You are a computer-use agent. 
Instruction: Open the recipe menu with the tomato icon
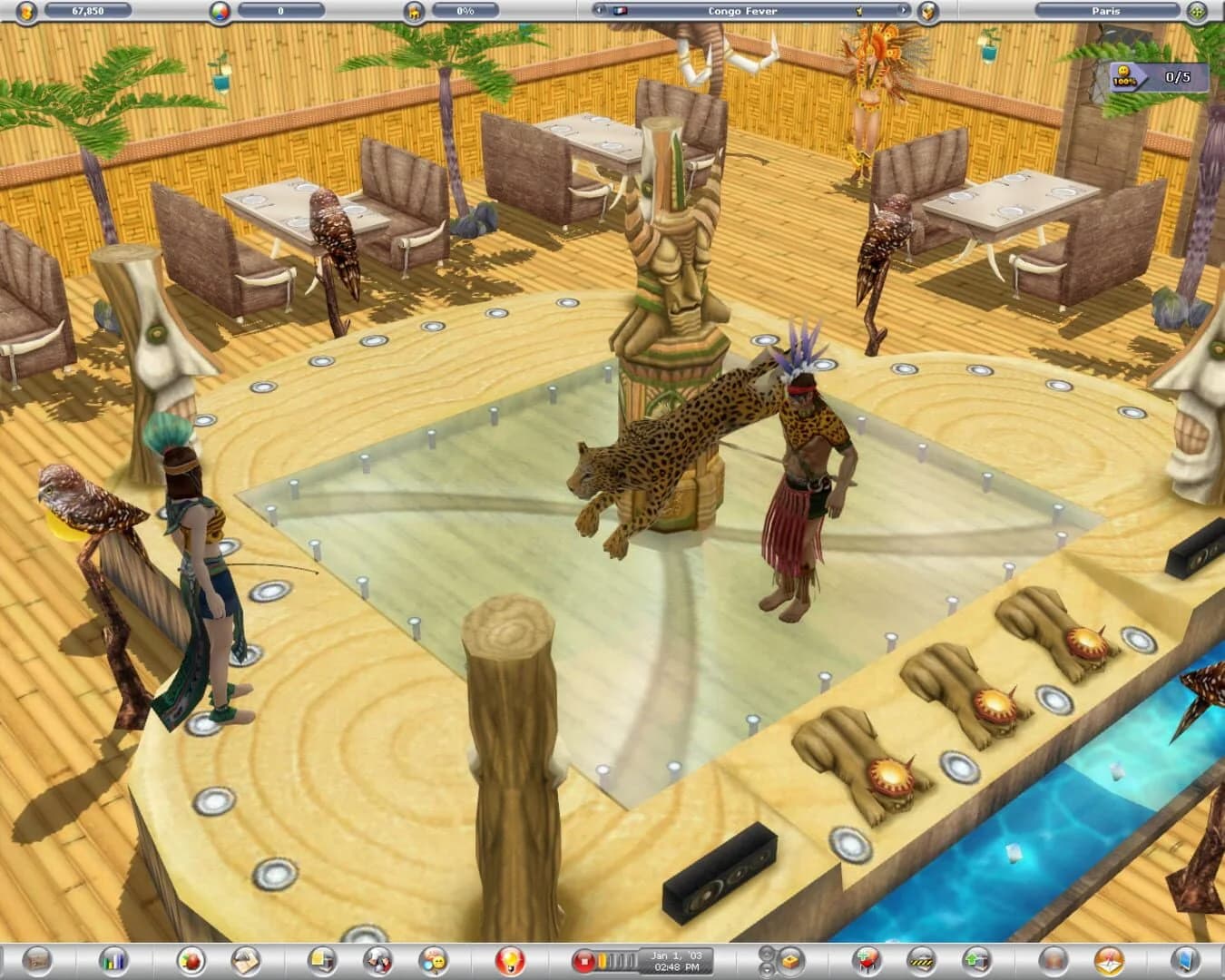tap(189, 964)
